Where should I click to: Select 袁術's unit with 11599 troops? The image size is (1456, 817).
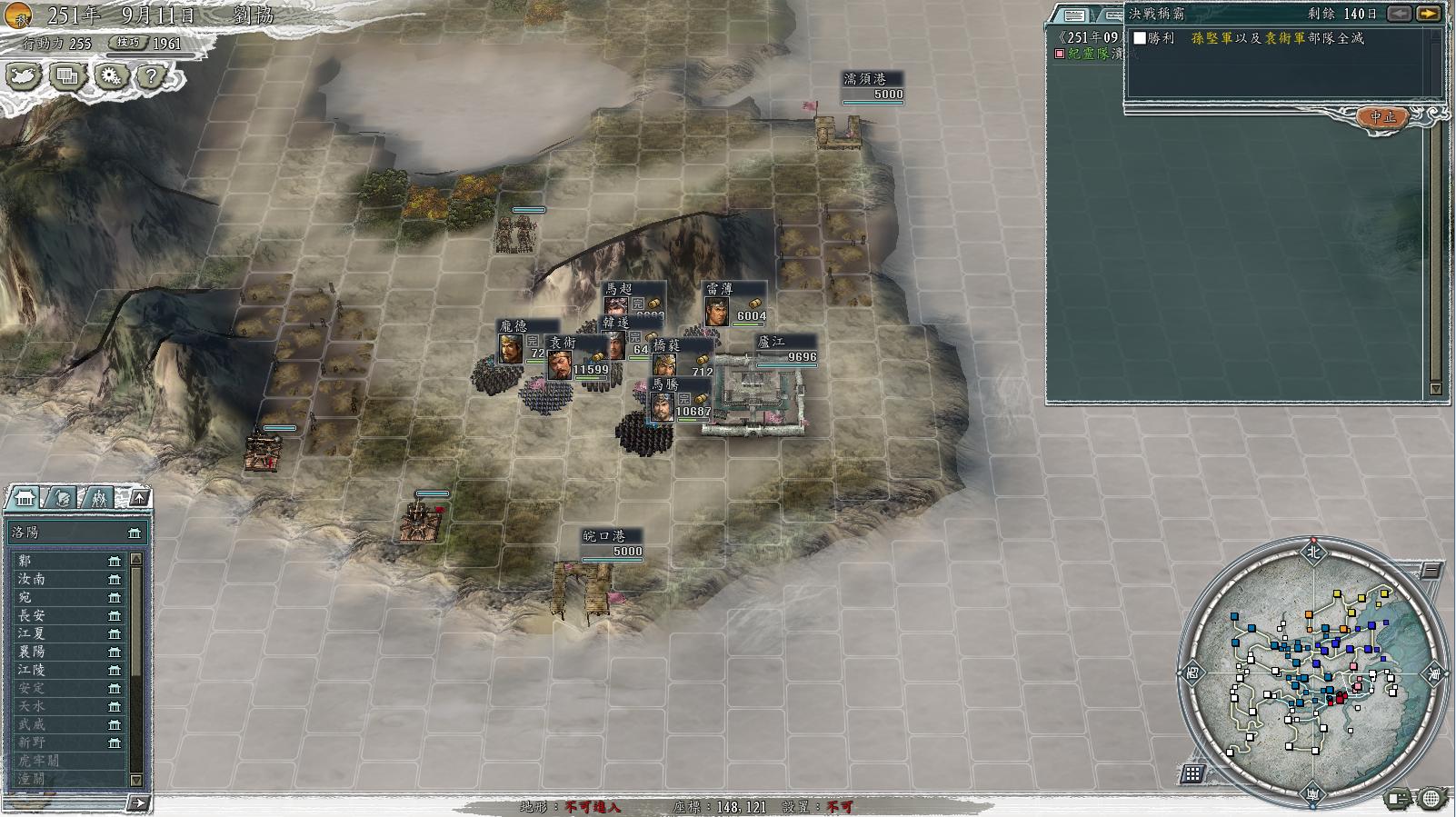[x=560, y=363]
